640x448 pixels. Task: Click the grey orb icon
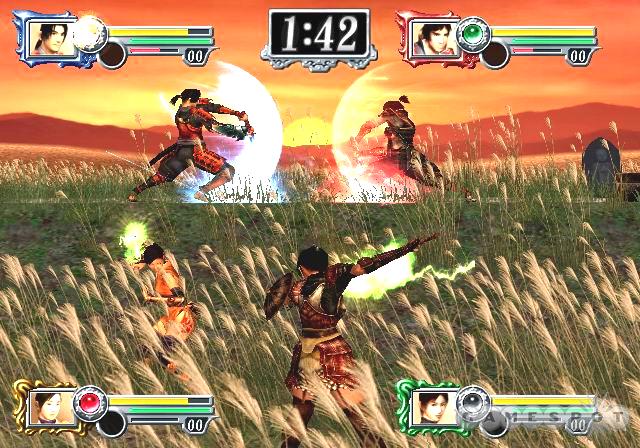coord(473,402)
